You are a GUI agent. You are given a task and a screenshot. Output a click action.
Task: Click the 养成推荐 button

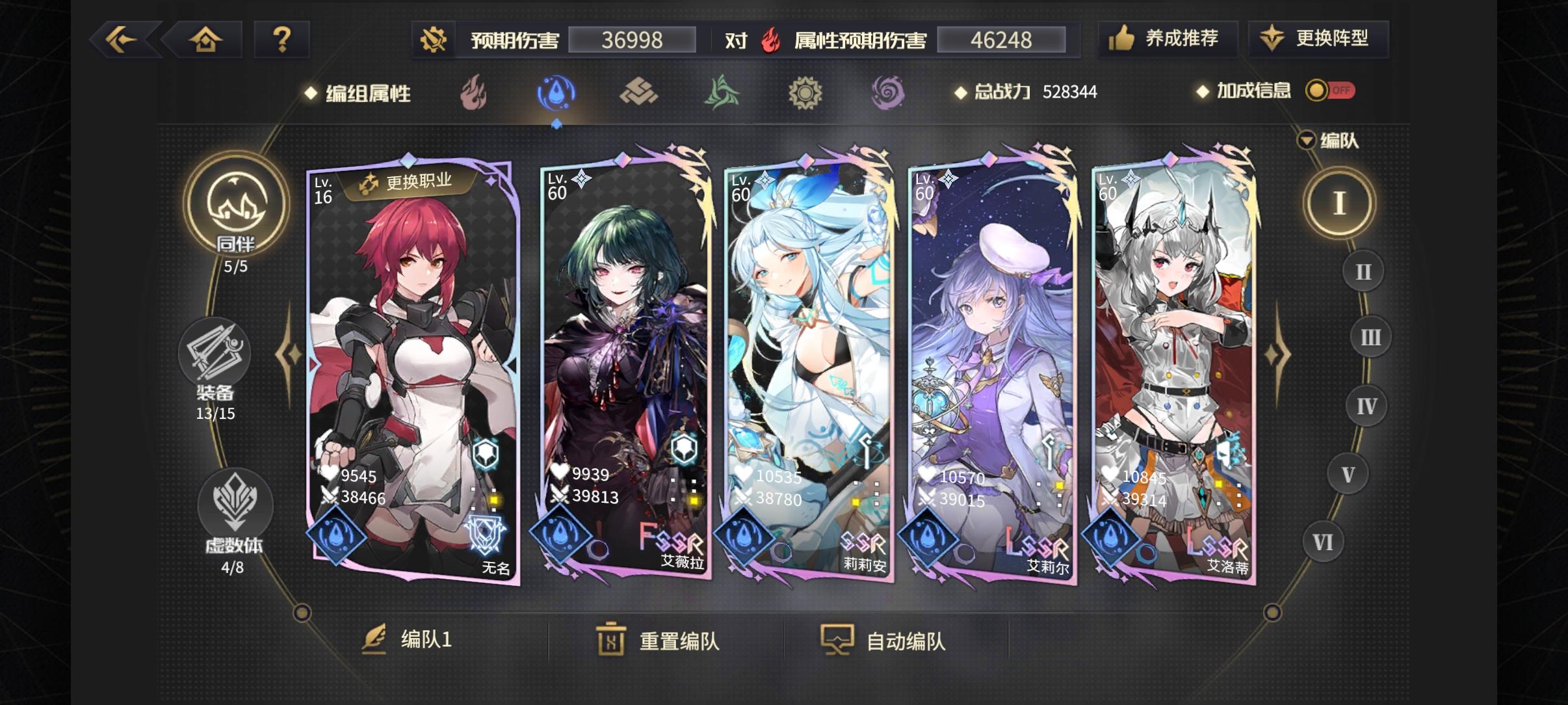pos(1168,38)
